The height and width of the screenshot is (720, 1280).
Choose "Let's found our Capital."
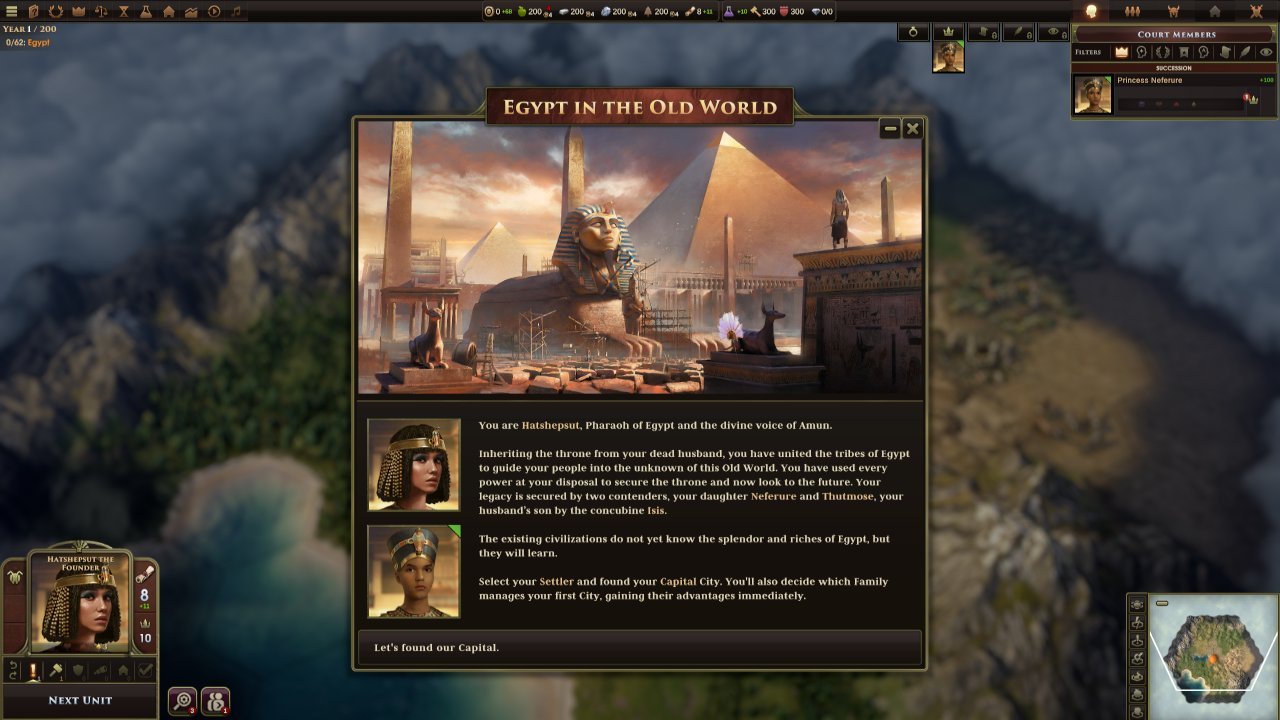(x=639, y=648)
